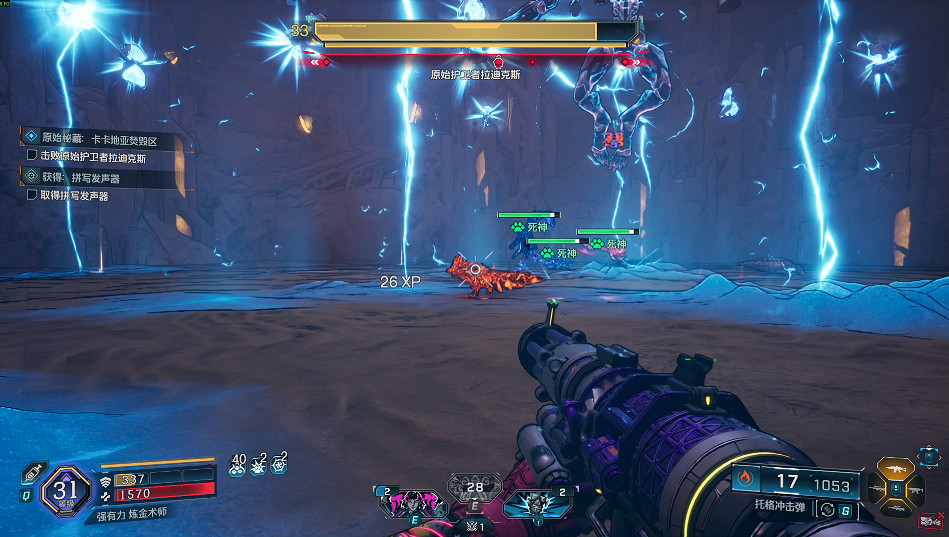
Task: Toggle the 托格冲击弹 weapon mode swap icon
Action: click(826, 509)
